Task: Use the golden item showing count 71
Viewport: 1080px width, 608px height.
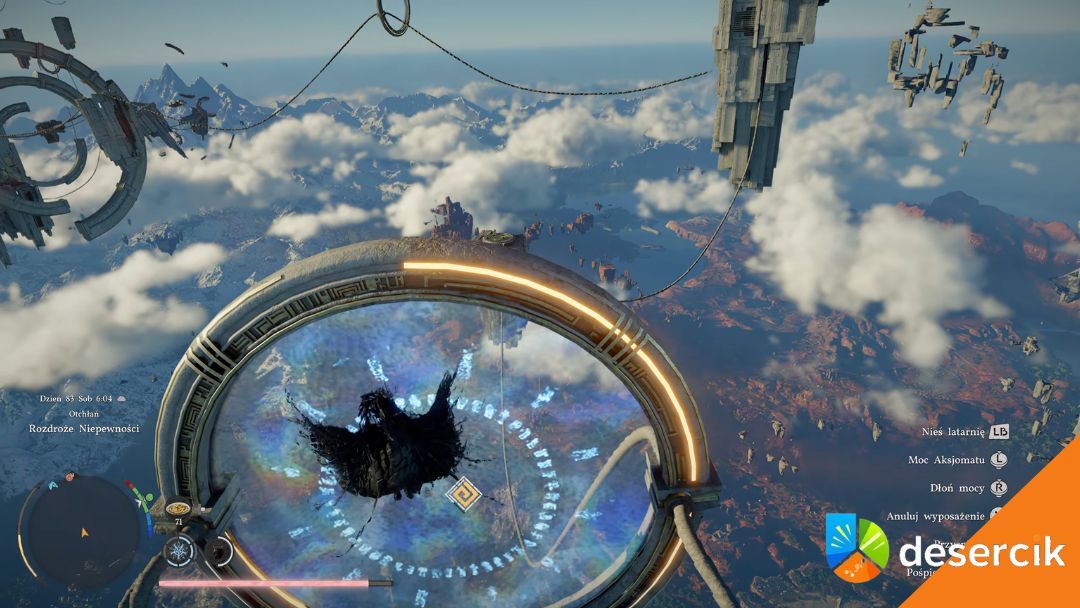Action: (x=178, y=508)
